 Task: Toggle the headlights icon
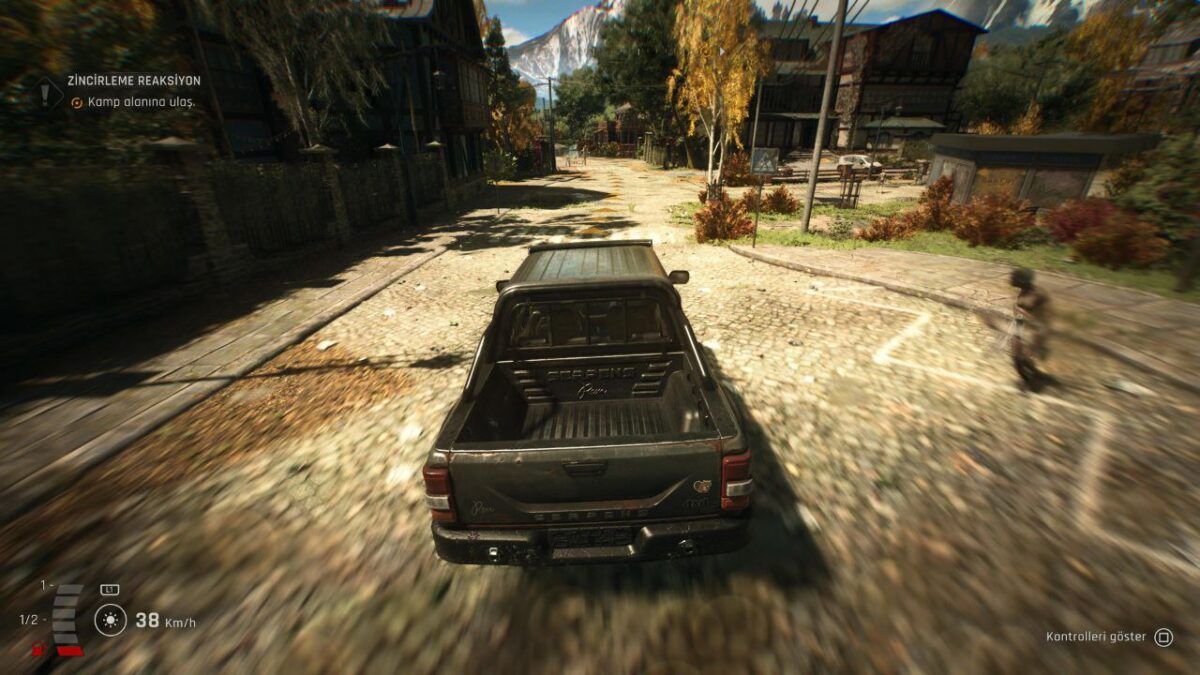click(110, 620)
